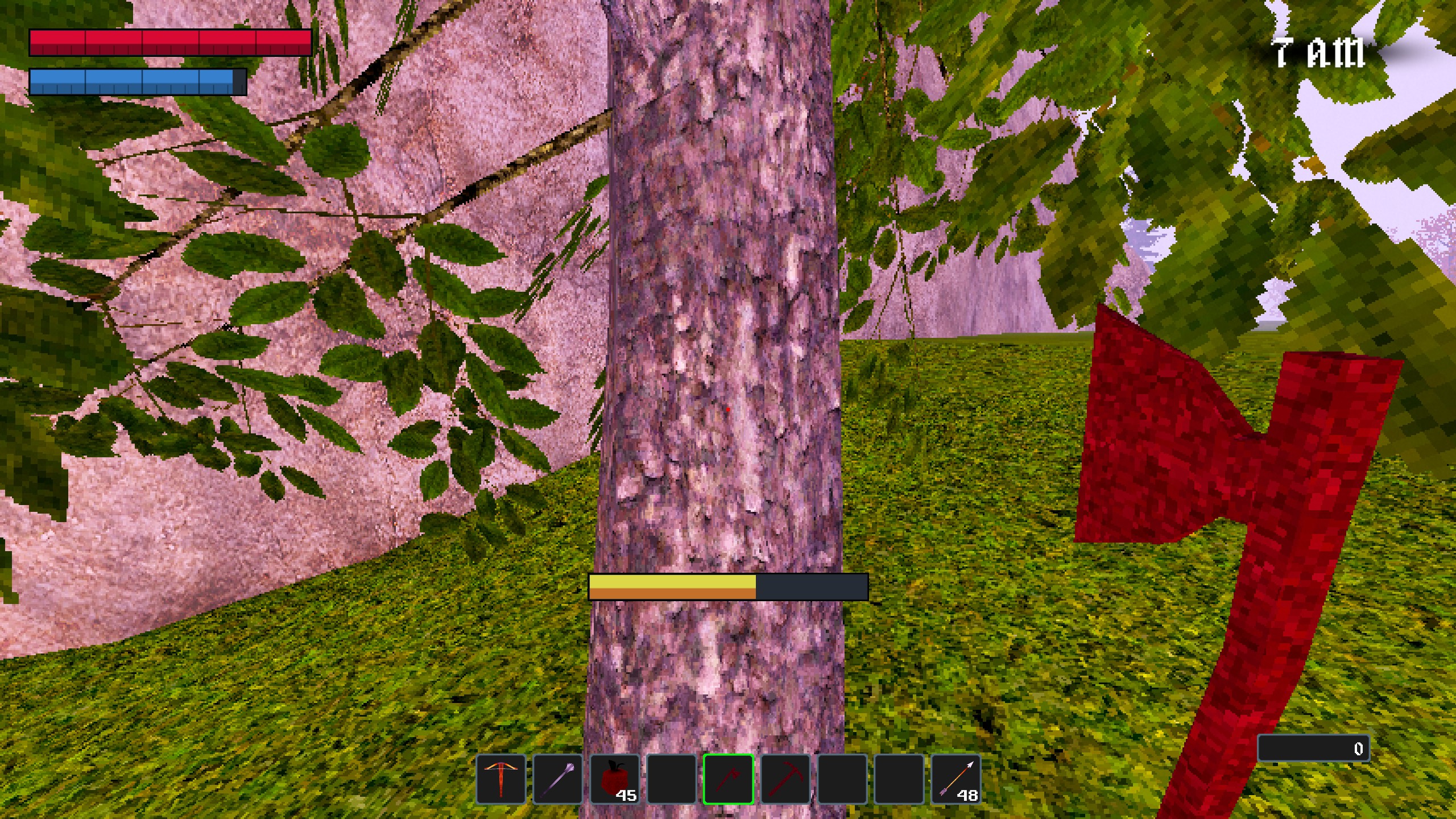
Task: Select the arrow stack showing 48
Action: tap(956, 778)
